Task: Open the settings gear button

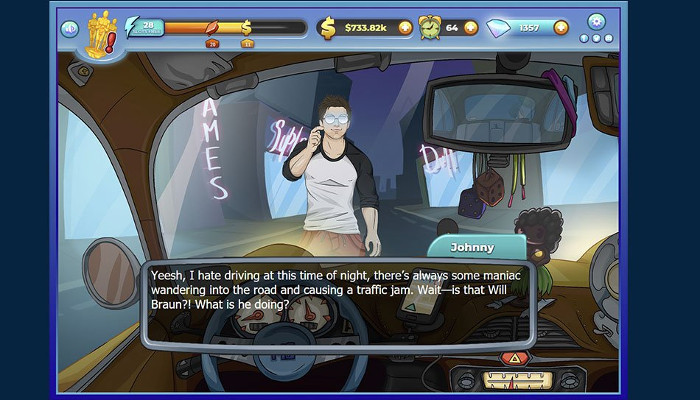Action: 596,21
